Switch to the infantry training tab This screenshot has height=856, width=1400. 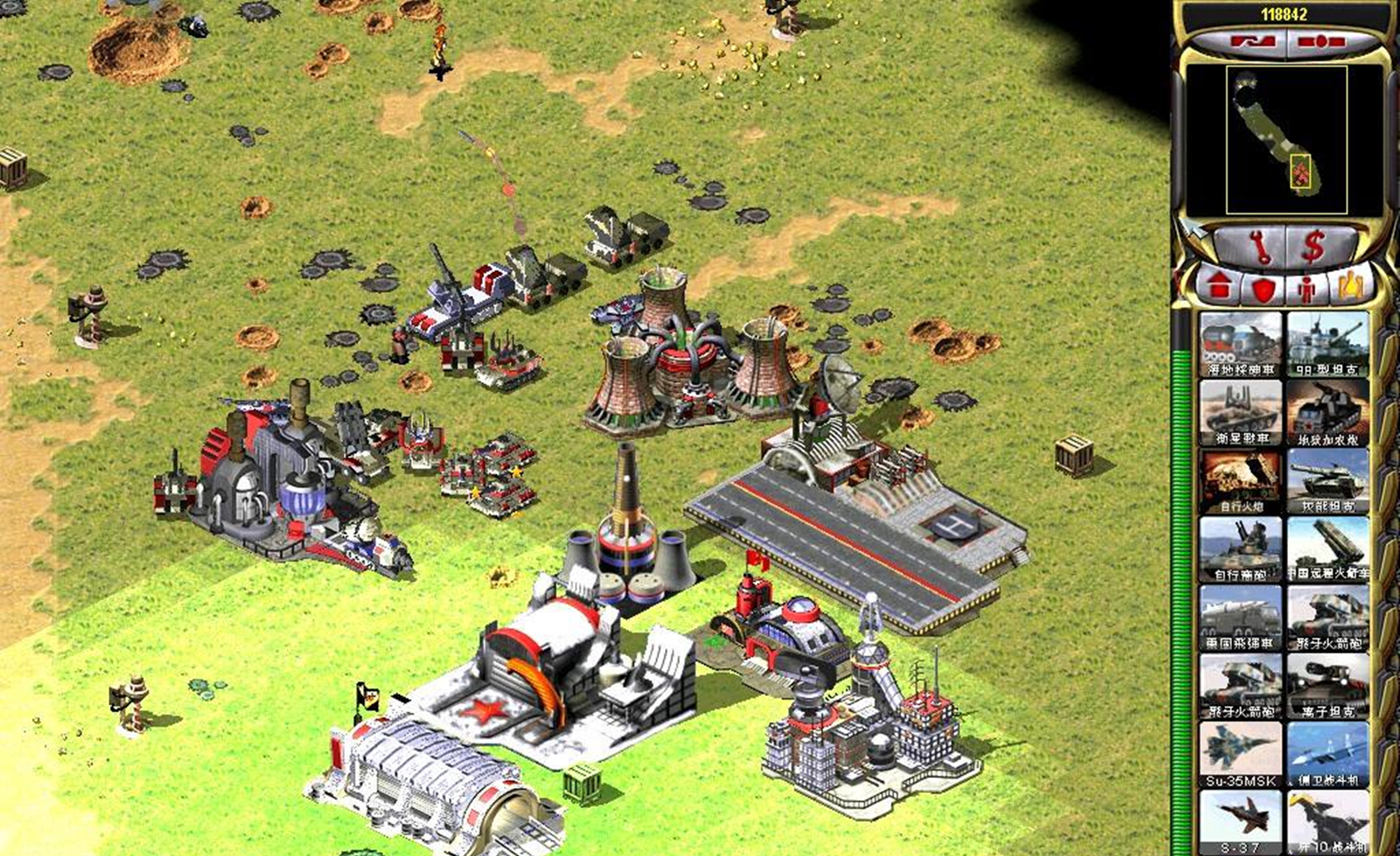click(1306, 288)
